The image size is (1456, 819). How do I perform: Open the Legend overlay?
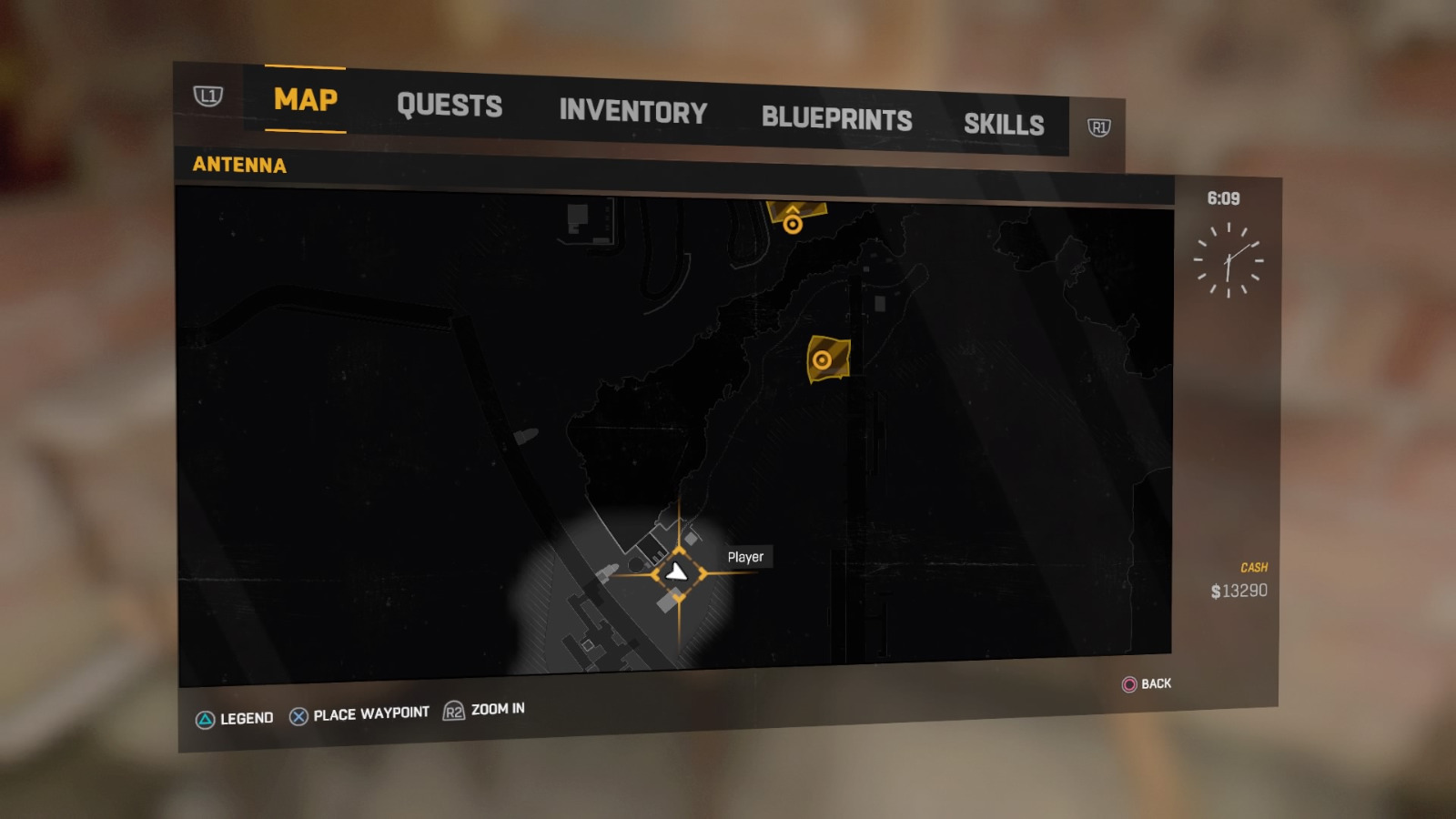[x=244, y=718]
